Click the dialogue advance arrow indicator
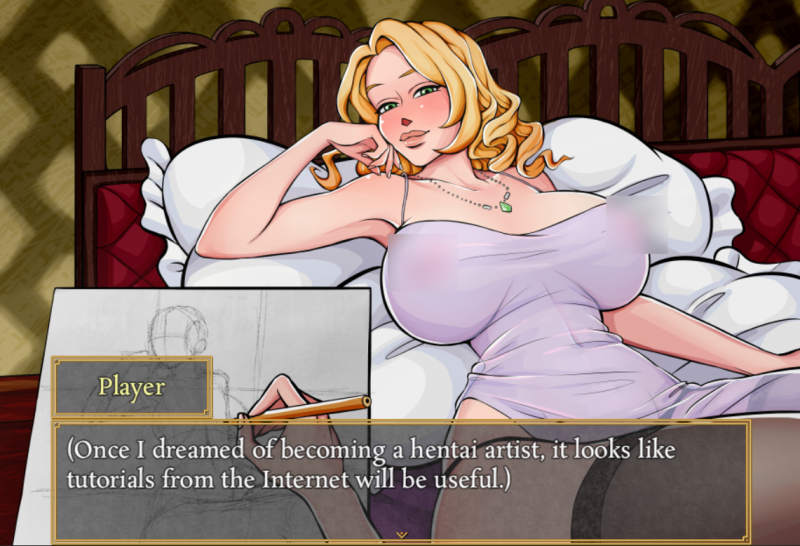The image size is (800, 546). (x=401, y=535)
